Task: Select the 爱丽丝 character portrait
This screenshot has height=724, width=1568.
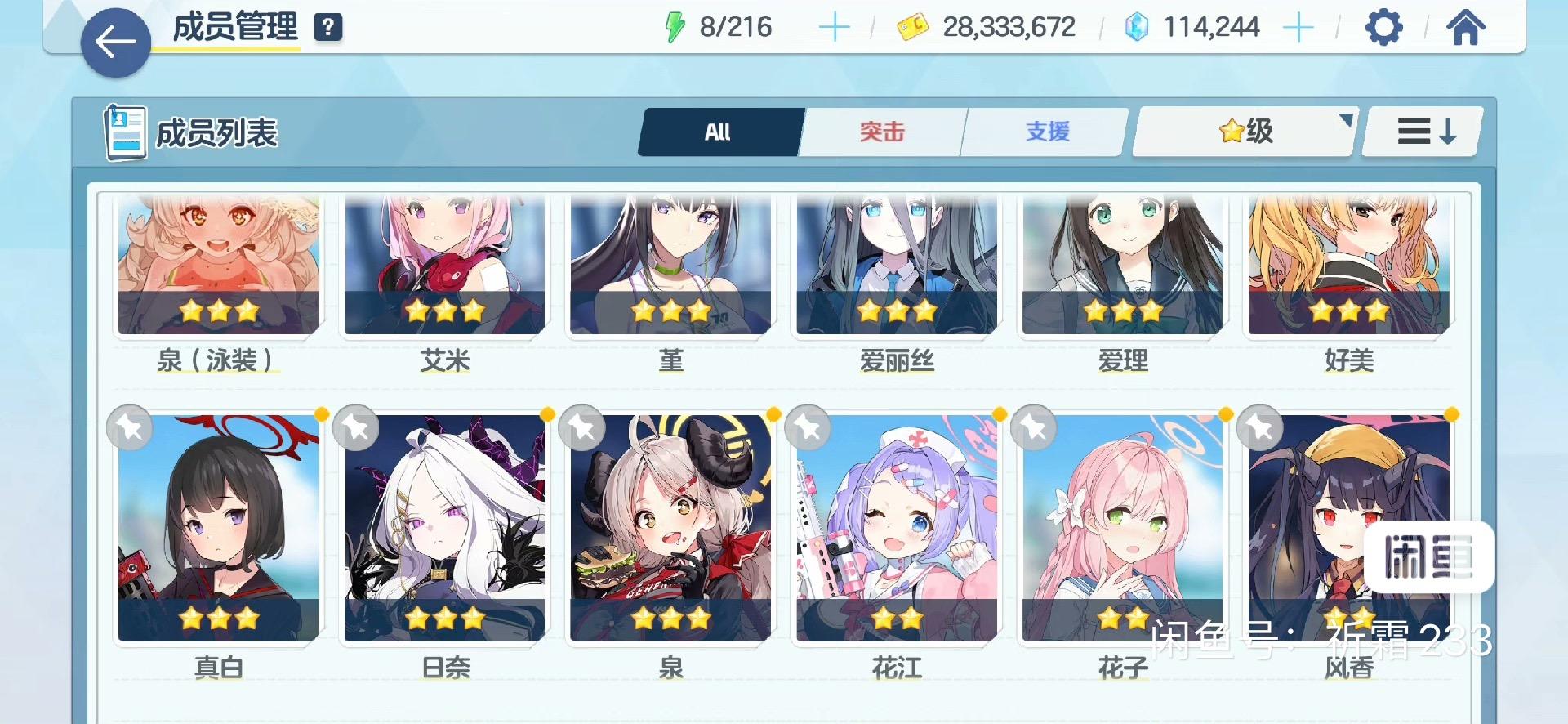Action: click(897, 264)
